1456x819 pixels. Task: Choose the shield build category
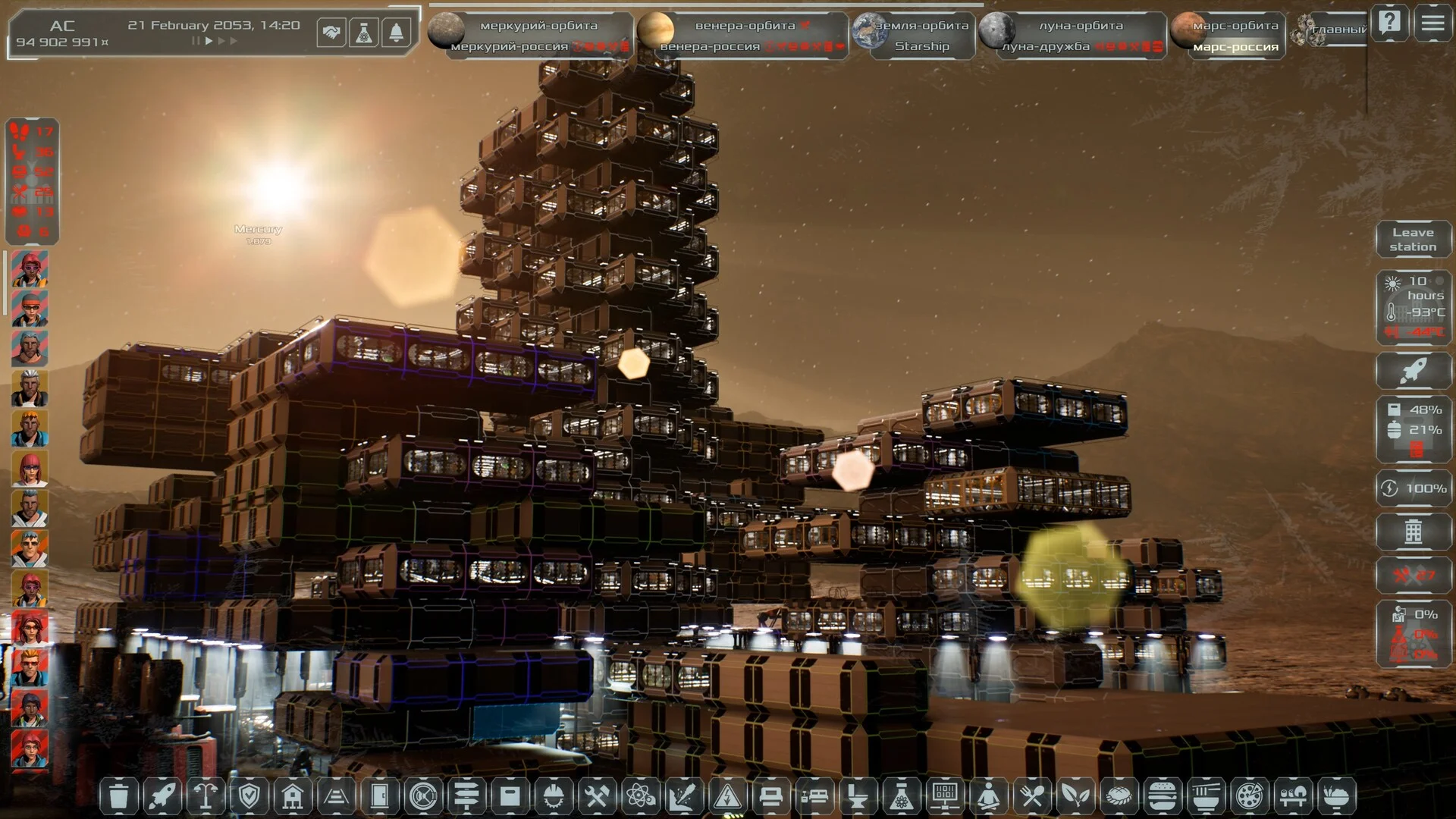[x=249, y=796]
